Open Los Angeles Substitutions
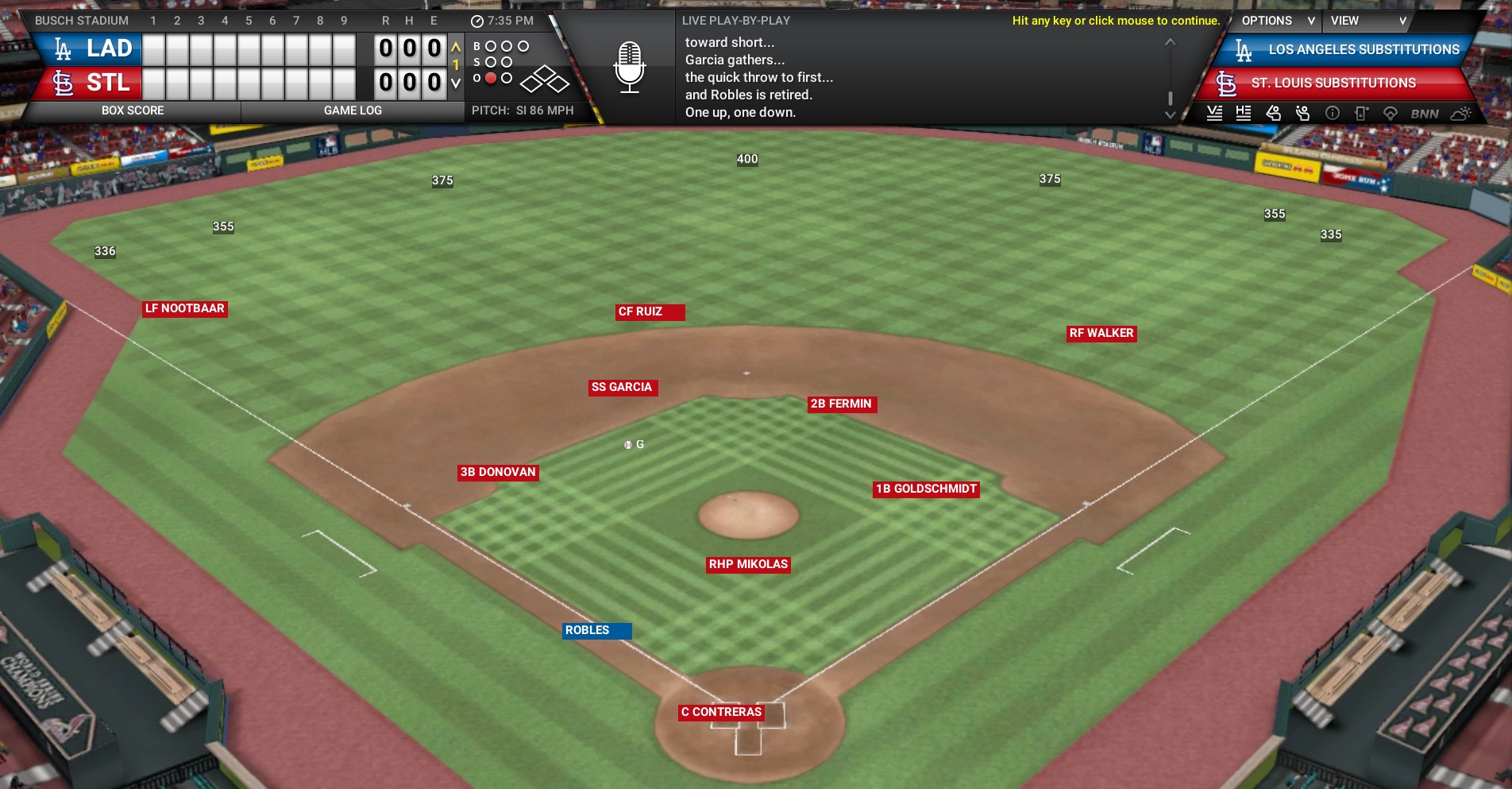 click(x=1348, y=50)
